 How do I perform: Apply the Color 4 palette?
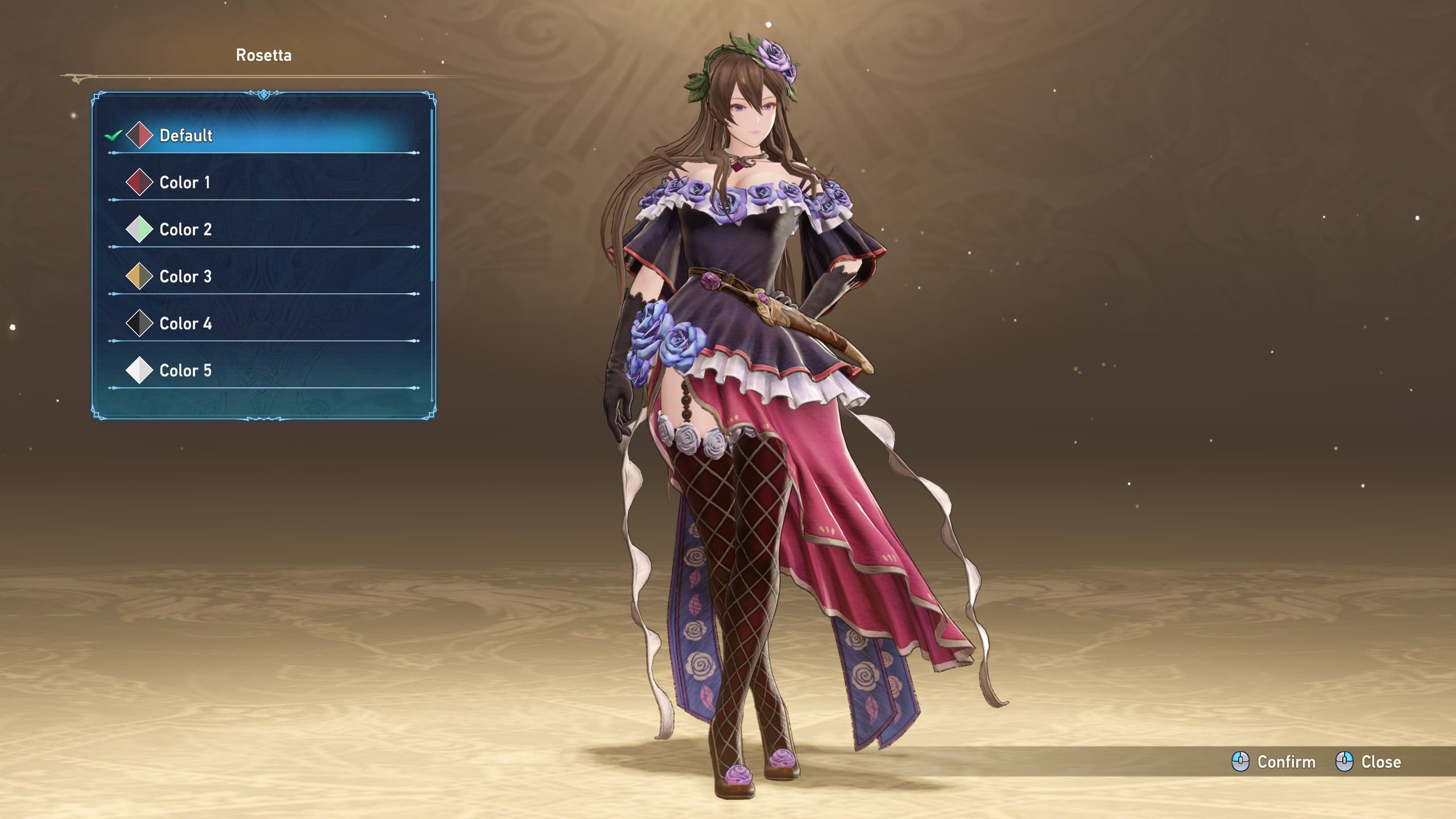[x=185, y=324]
